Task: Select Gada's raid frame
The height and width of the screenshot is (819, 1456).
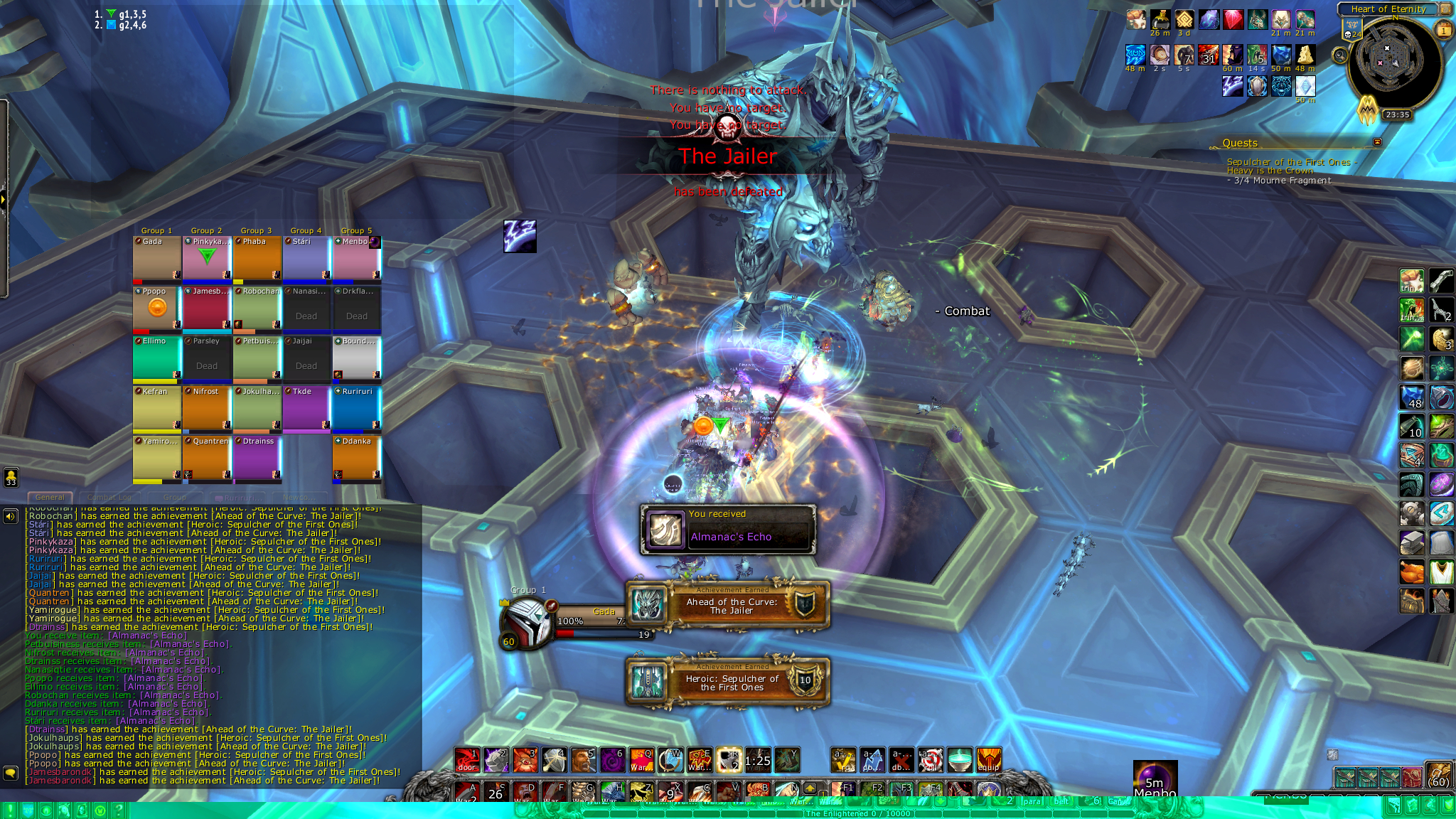Action: tap(157, 259)
